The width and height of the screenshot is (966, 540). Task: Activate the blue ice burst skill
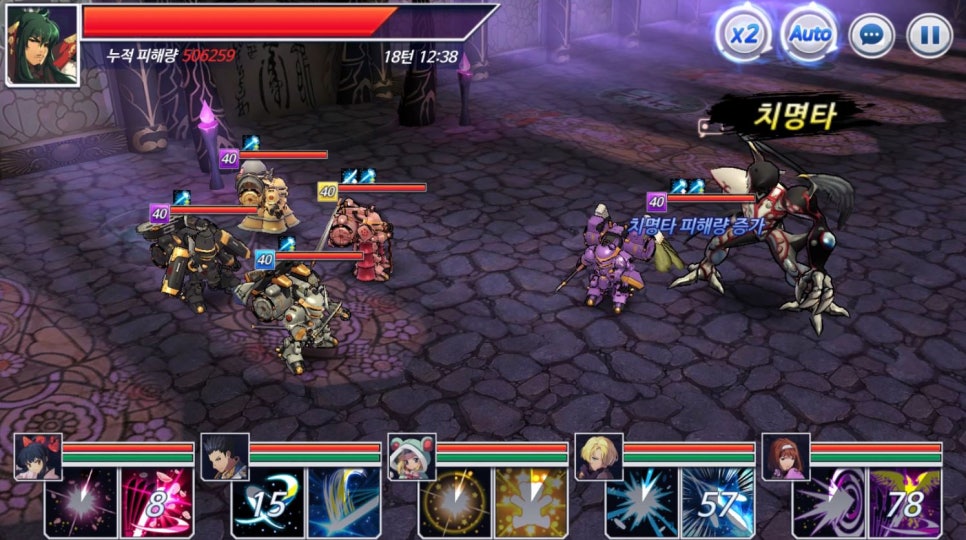[x=642, y=503]
